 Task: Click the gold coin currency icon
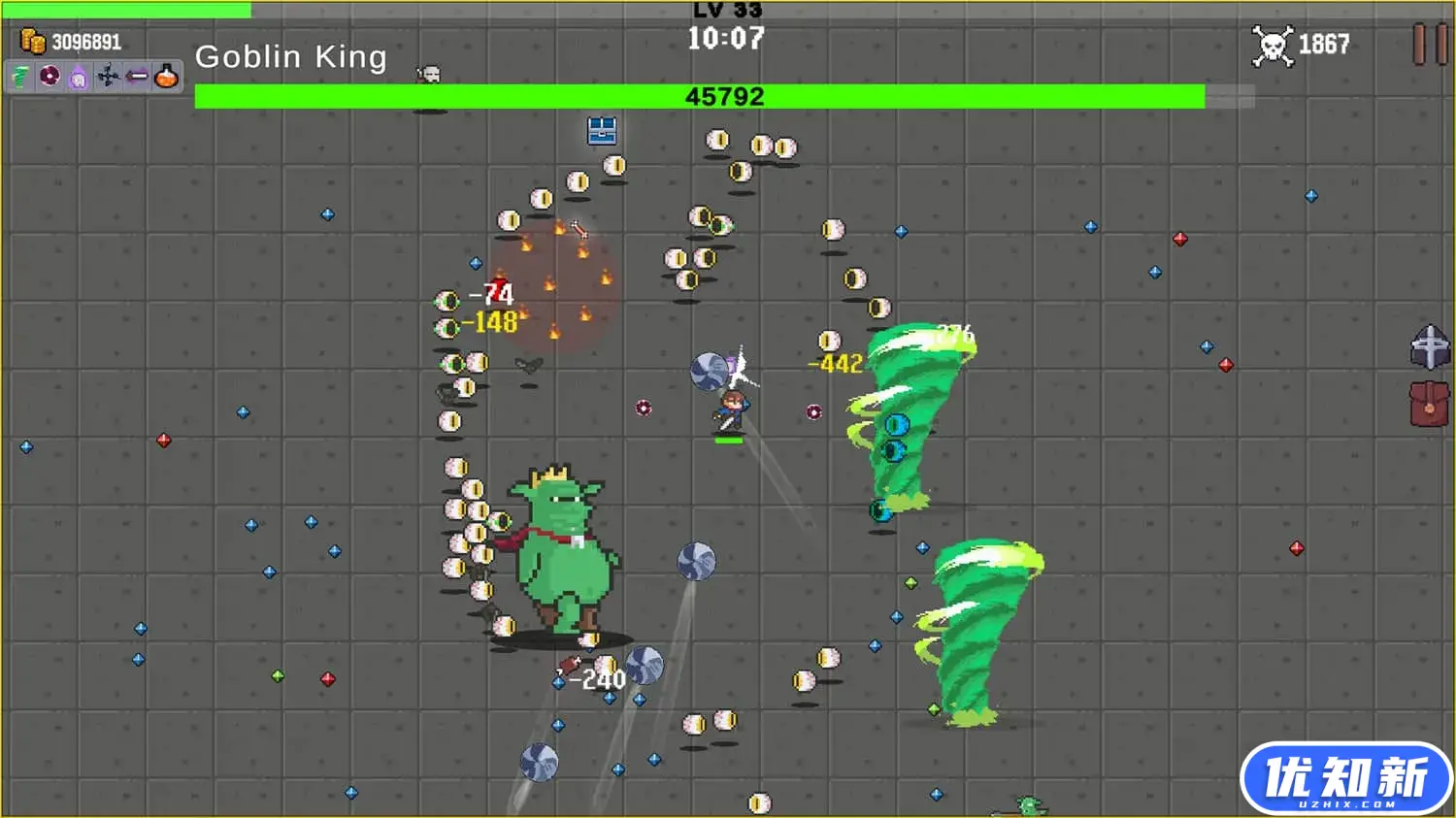pyautogui.click(x=33, y=41)
